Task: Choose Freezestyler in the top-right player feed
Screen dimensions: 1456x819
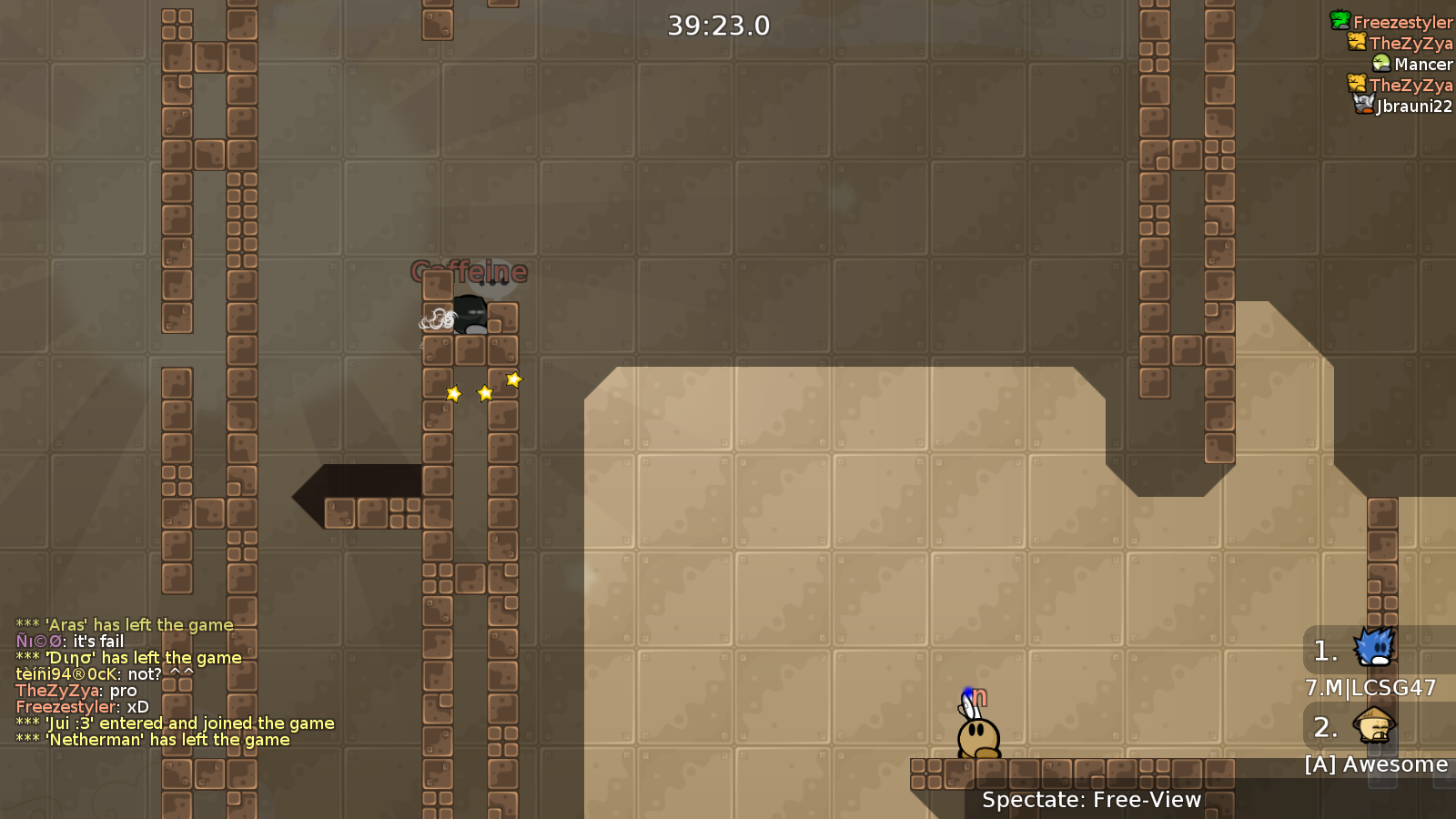Action: [1401, 22]
